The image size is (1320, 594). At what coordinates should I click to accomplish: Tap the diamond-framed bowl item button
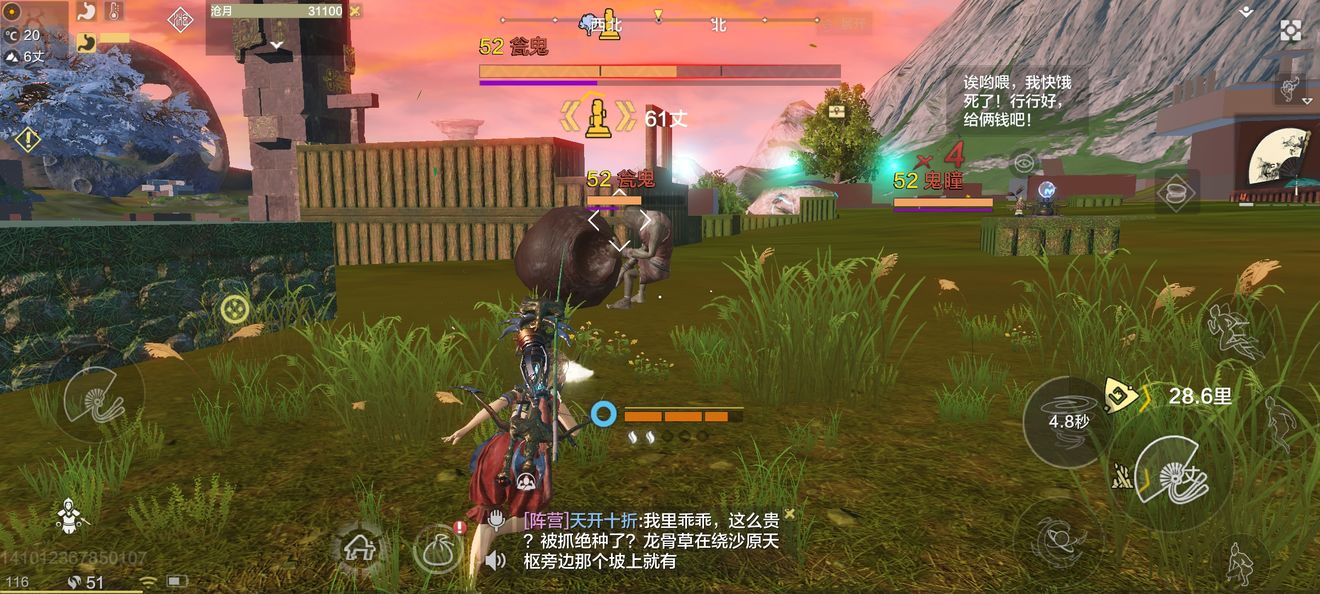tap(1177, 191)
